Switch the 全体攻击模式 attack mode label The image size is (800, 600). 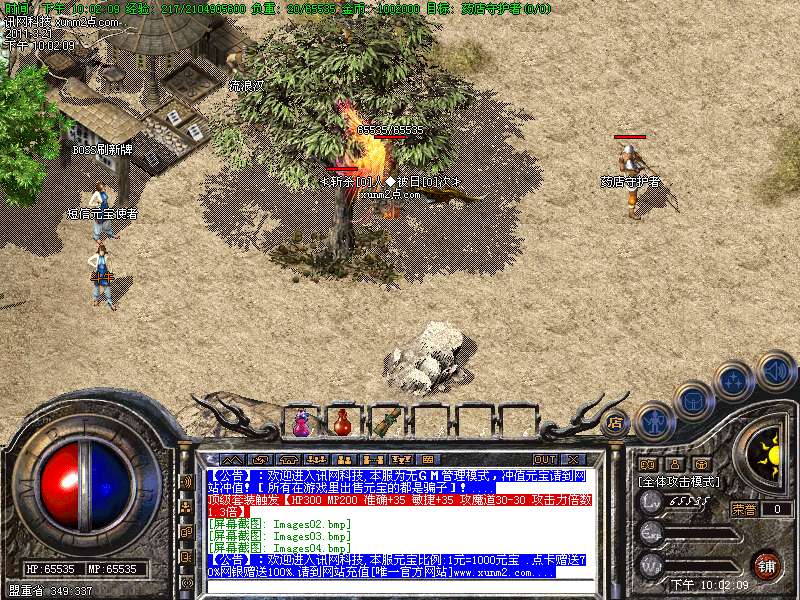679,481
